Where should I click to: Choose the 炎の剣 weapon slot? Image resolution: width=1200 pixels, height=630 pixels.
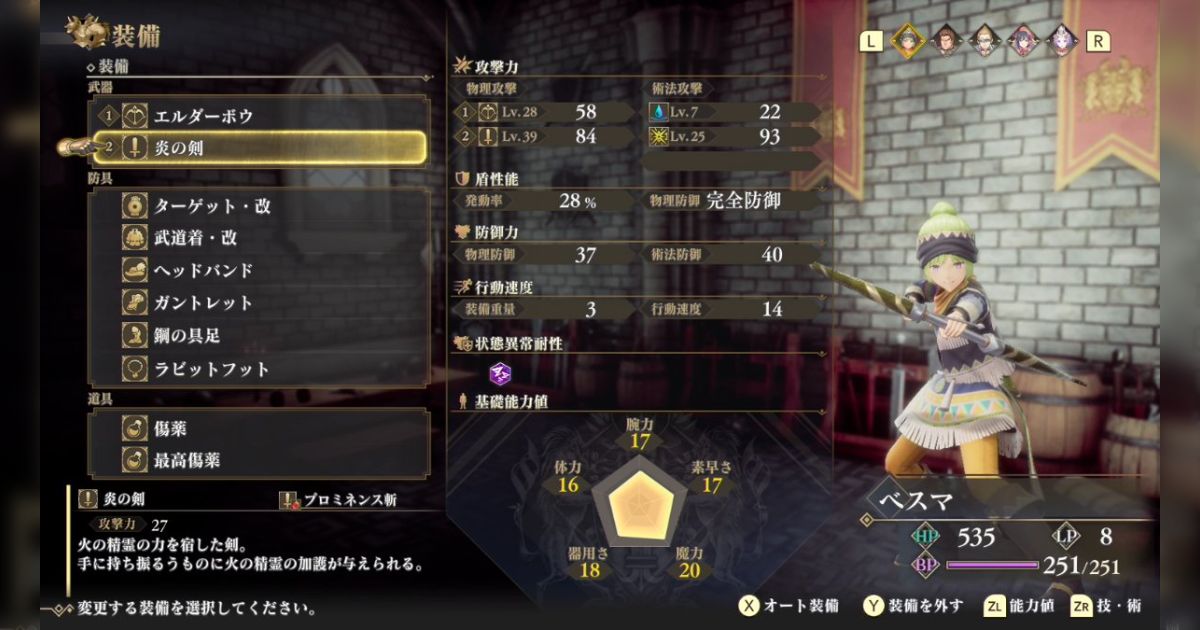tap(260, 148)
